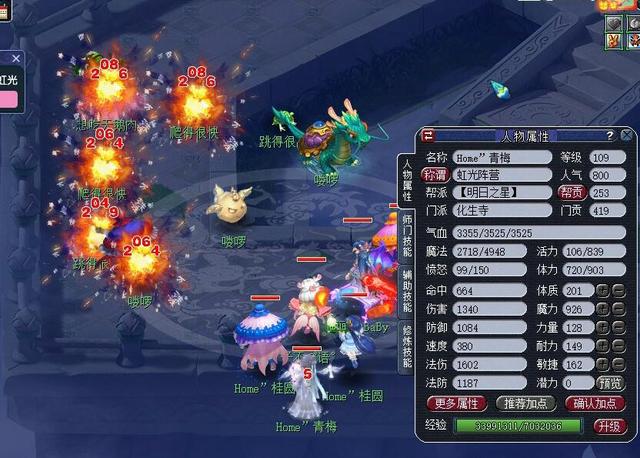Reduce 耐力 endurance by one point
The width and height of the screenshot is (640, 458).
pos(619,346)
